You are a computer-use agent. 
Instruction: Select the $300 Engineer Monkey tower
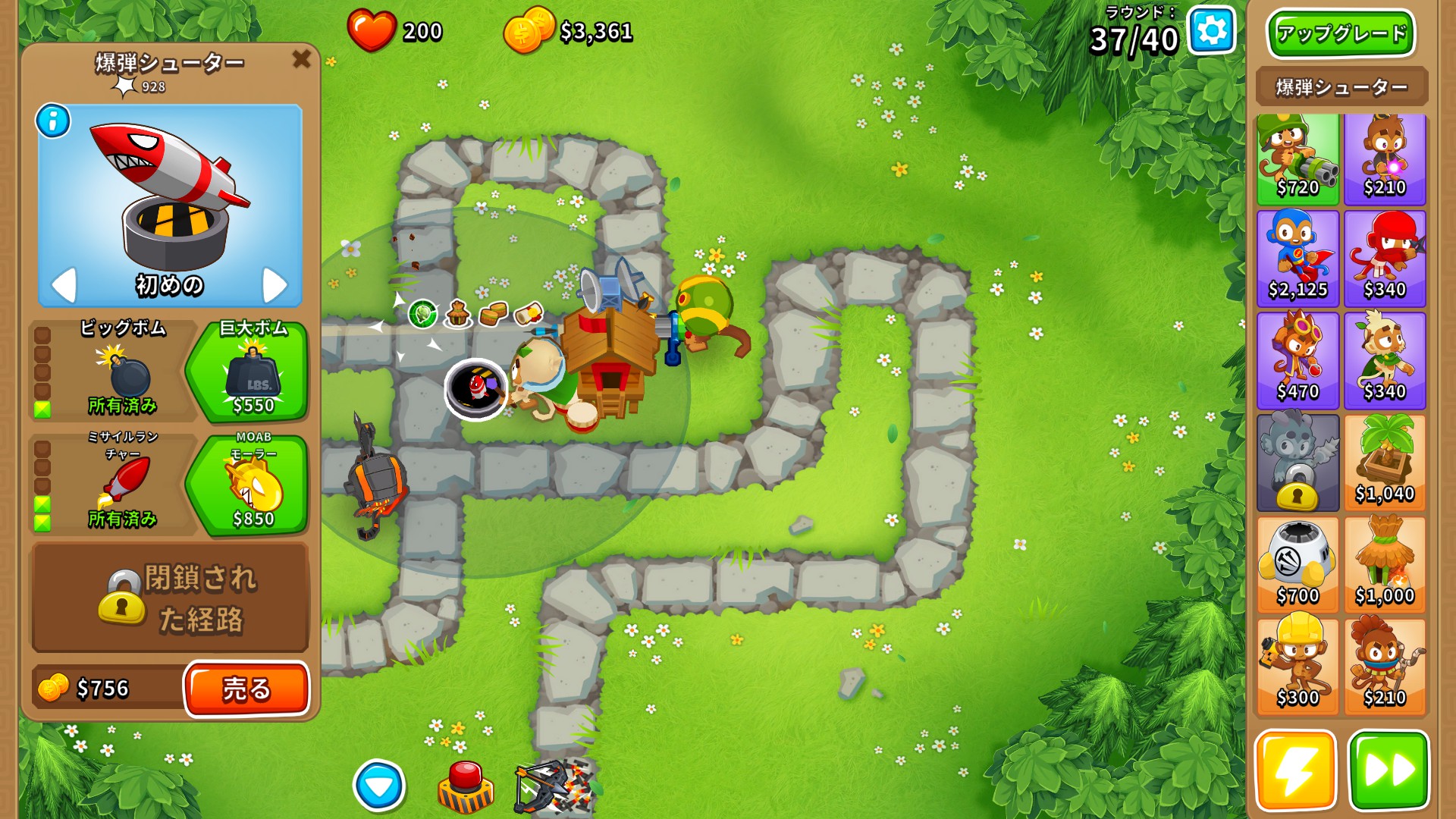coord(1298,666)
